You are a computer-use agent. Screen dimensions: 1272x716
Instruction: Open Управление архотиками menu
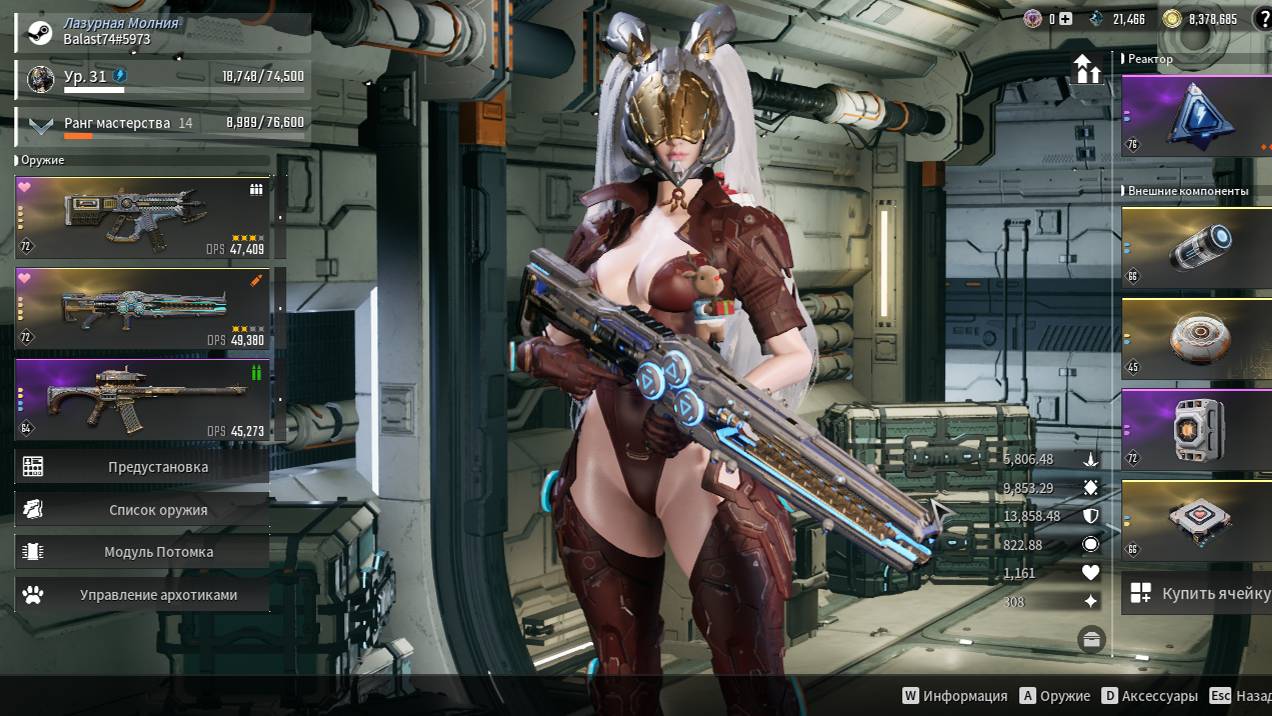(x=142, y=595)
